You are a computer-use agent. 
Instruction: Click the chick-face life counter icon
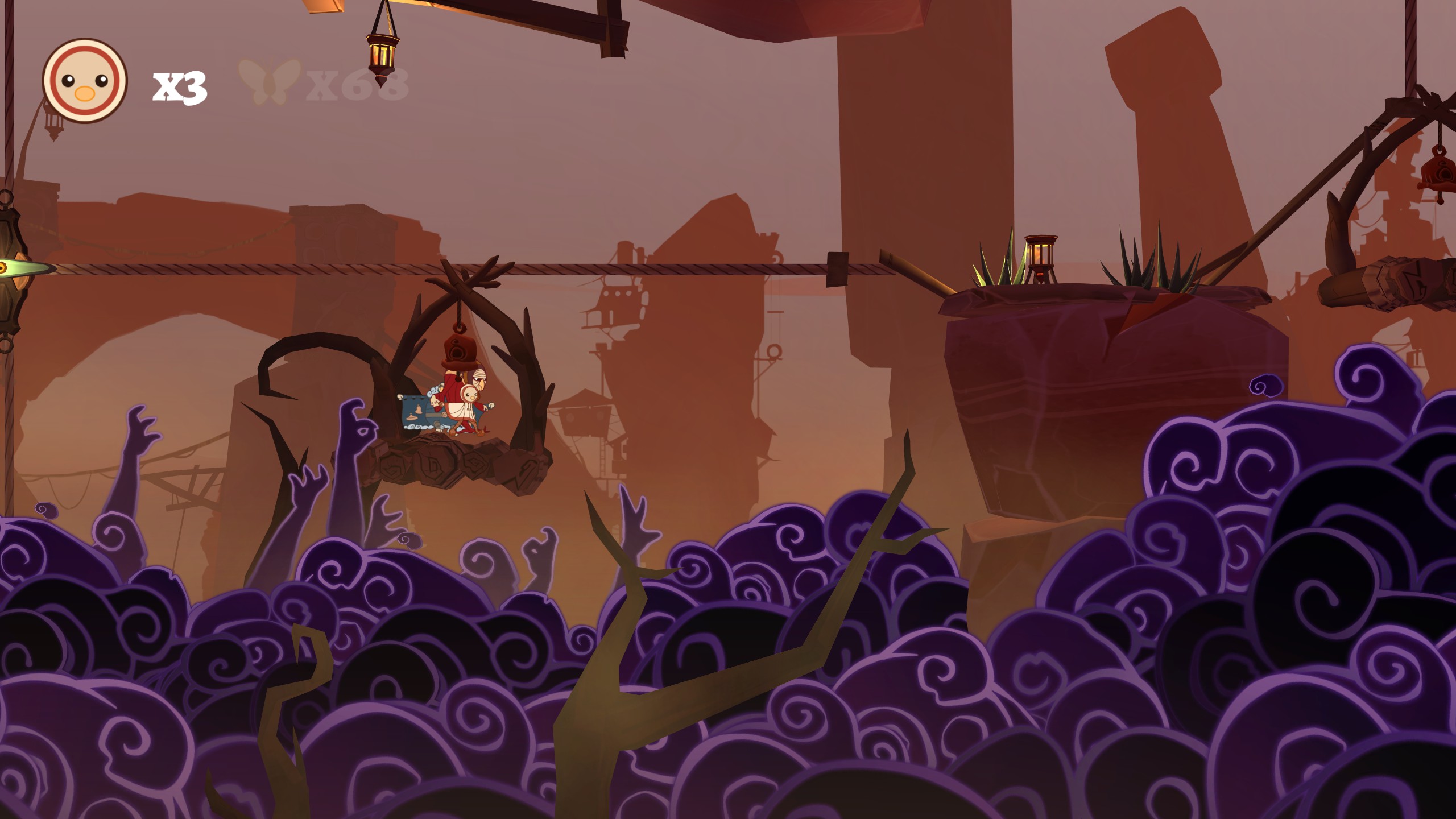(84, 80)
